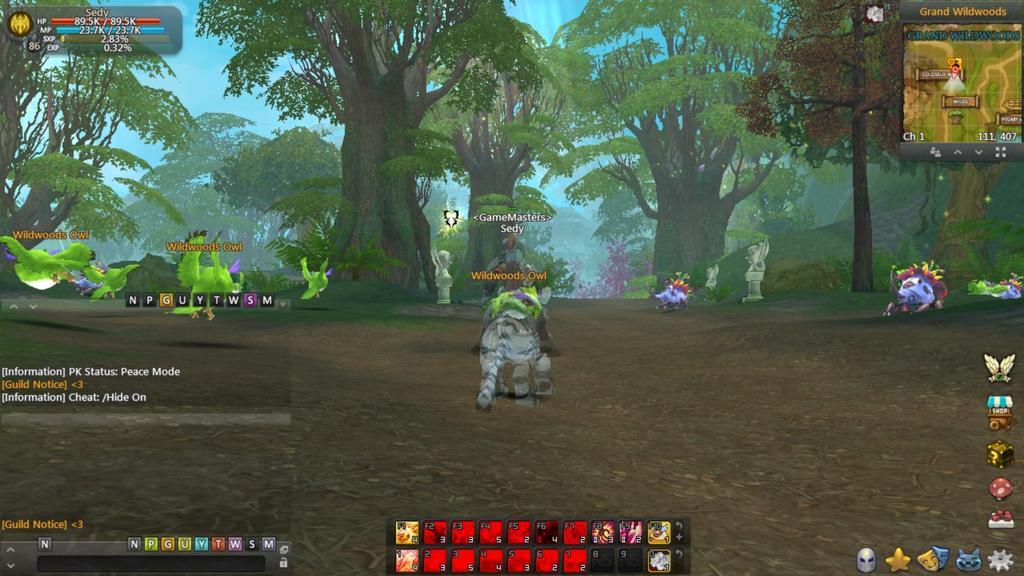Open the blue cat face menu
1024x576 pixels.
966,560
